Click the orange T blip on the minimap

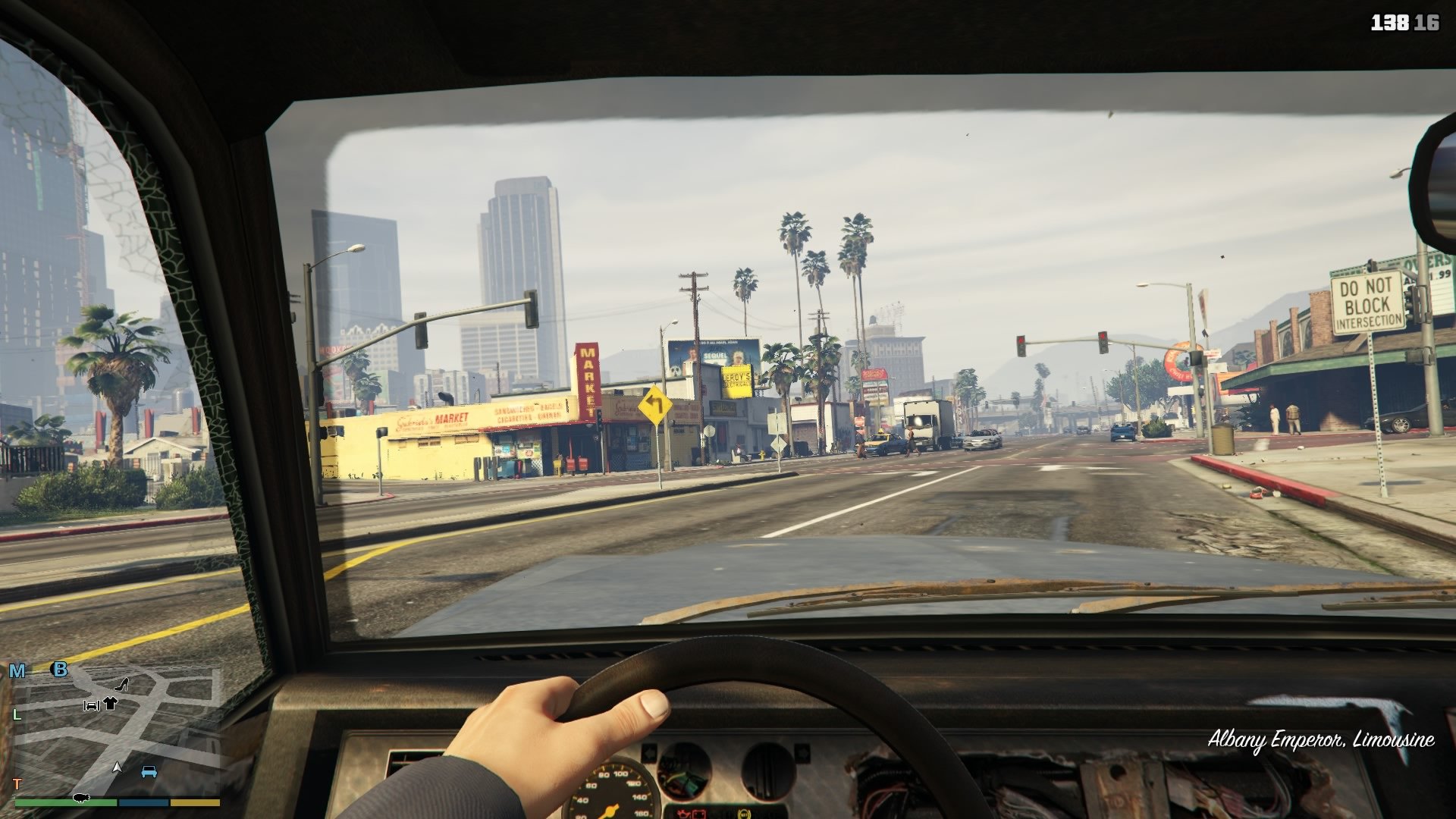coord(17,783)
